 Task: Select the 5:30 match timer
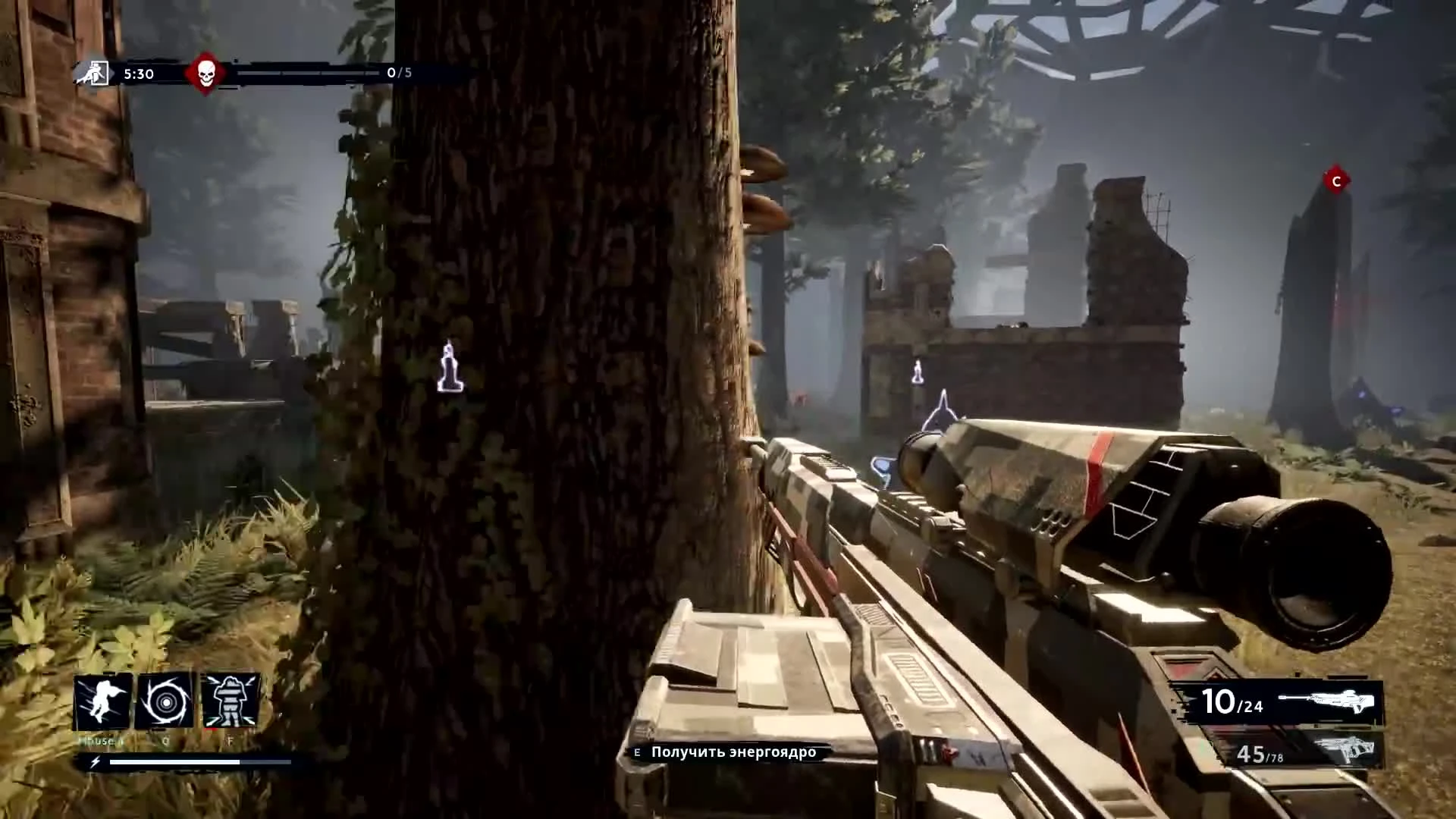pos(137,73)
